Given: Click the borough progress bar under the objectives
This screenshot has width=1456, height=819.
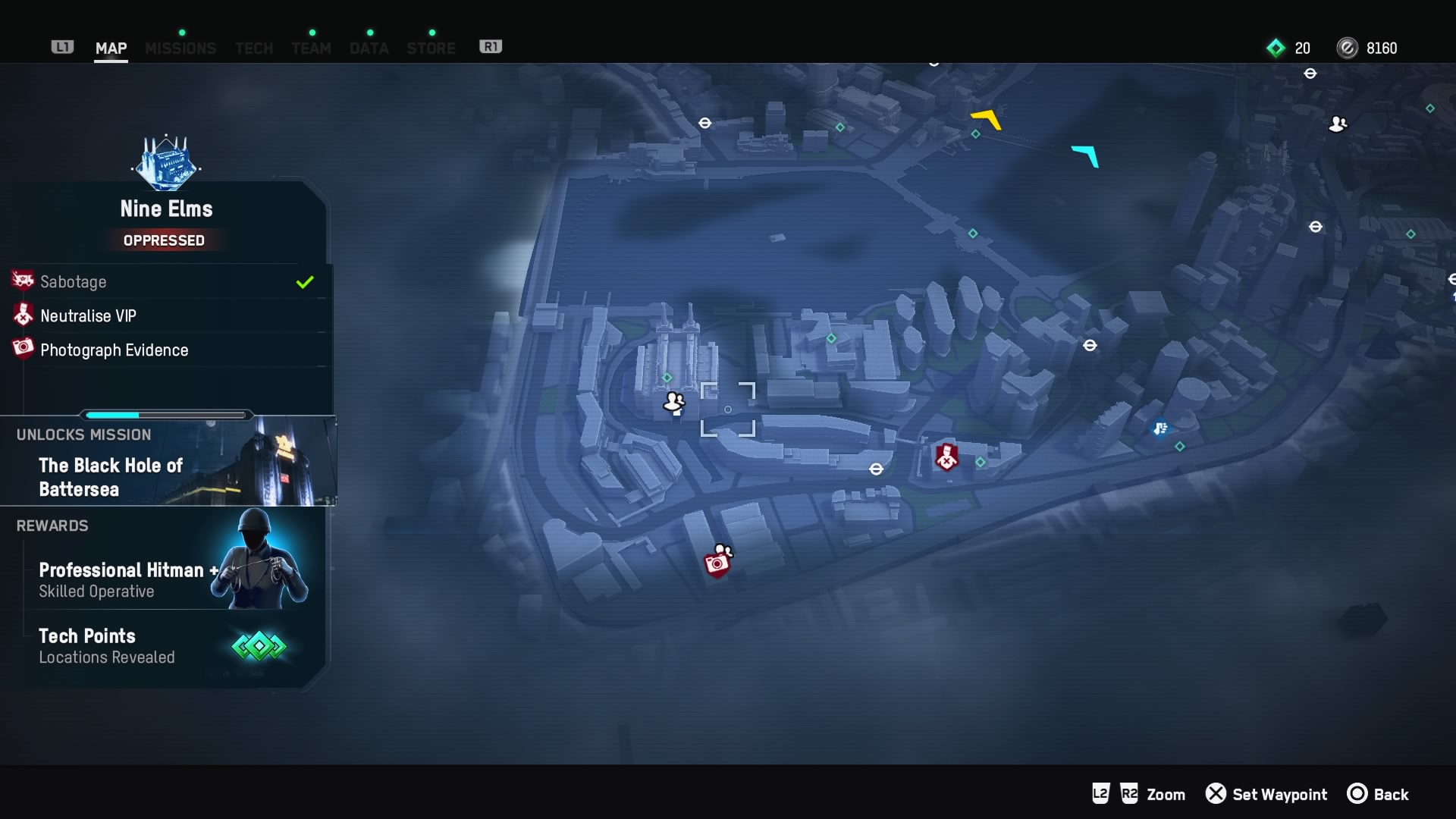Looking at the screenshot, I should point(165,415).
